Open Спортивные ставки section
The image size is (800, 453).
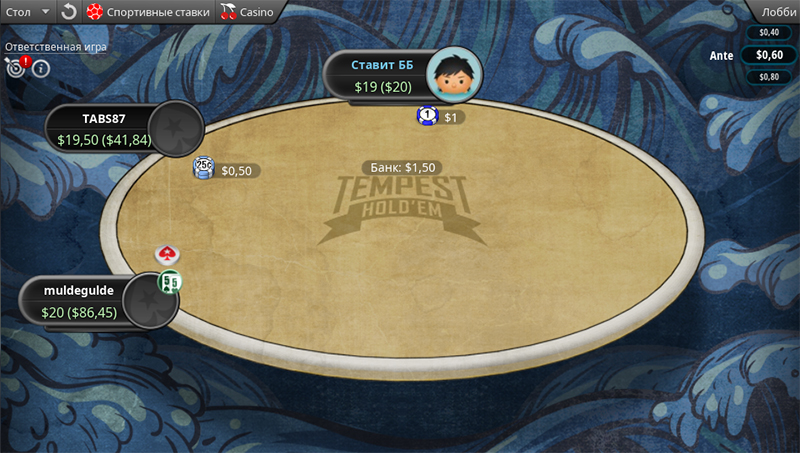click(x=148, y=12)
